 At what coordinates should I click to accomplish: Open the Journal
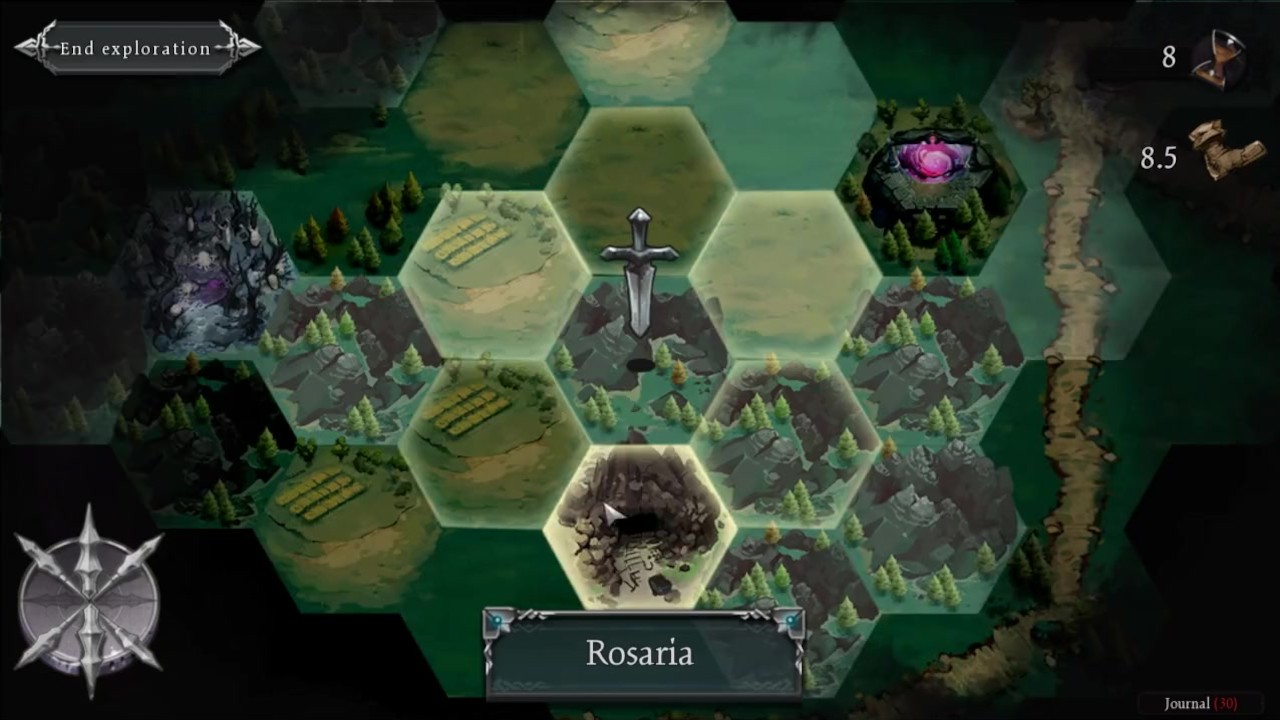tap(1199, 703)
